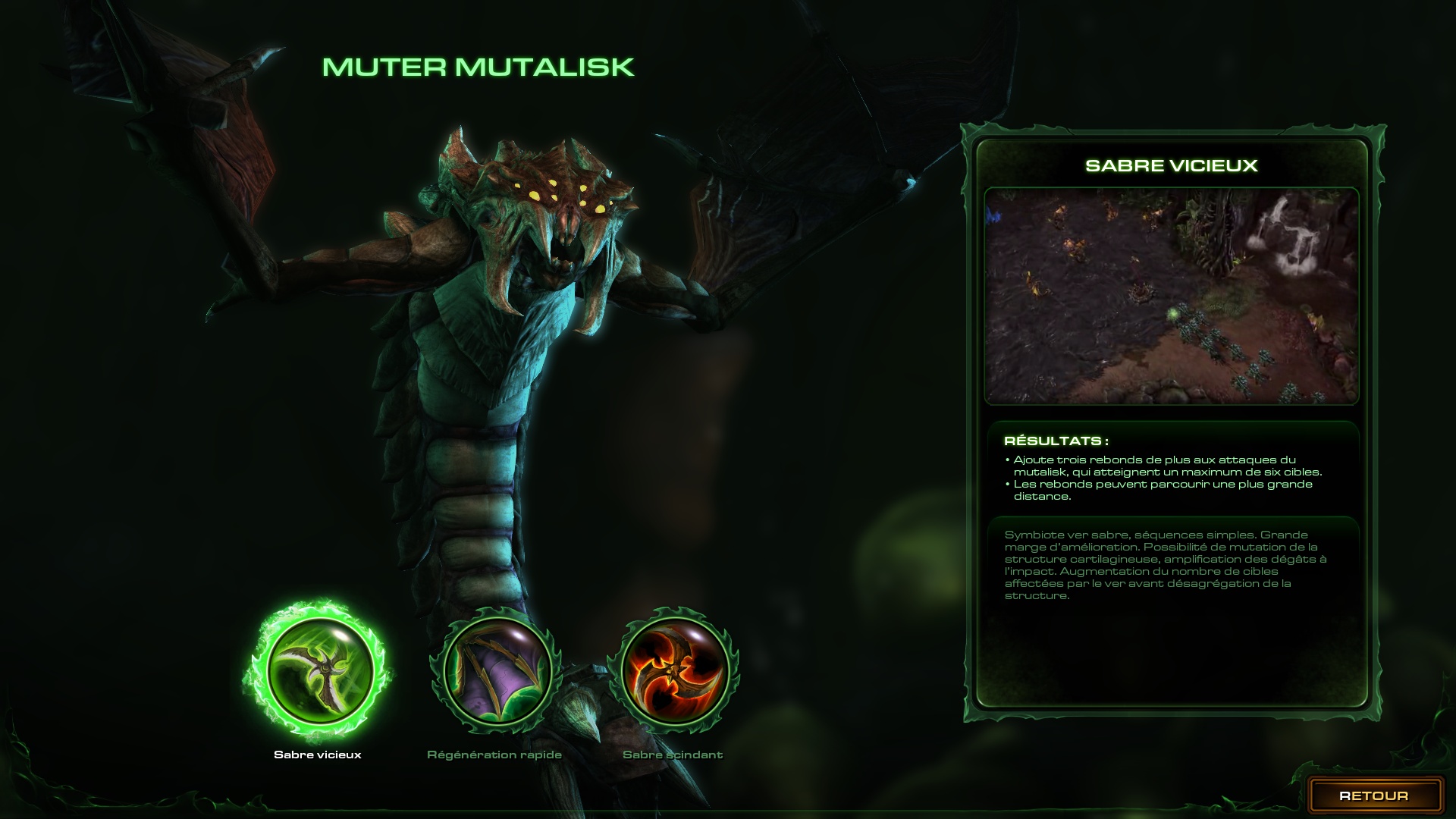Play the Sabre vicieux preview video

(x=1171, y=296)
